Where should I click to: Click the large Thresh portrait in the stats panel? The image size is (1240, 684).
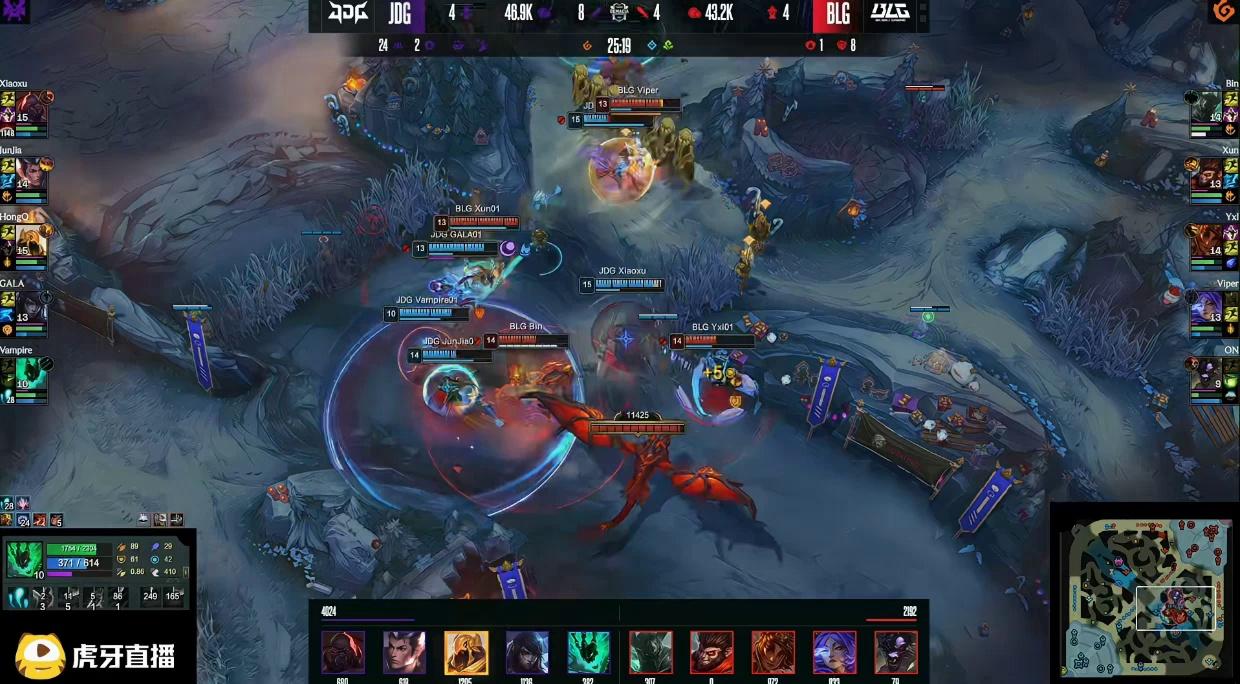(x=24, y=559)
